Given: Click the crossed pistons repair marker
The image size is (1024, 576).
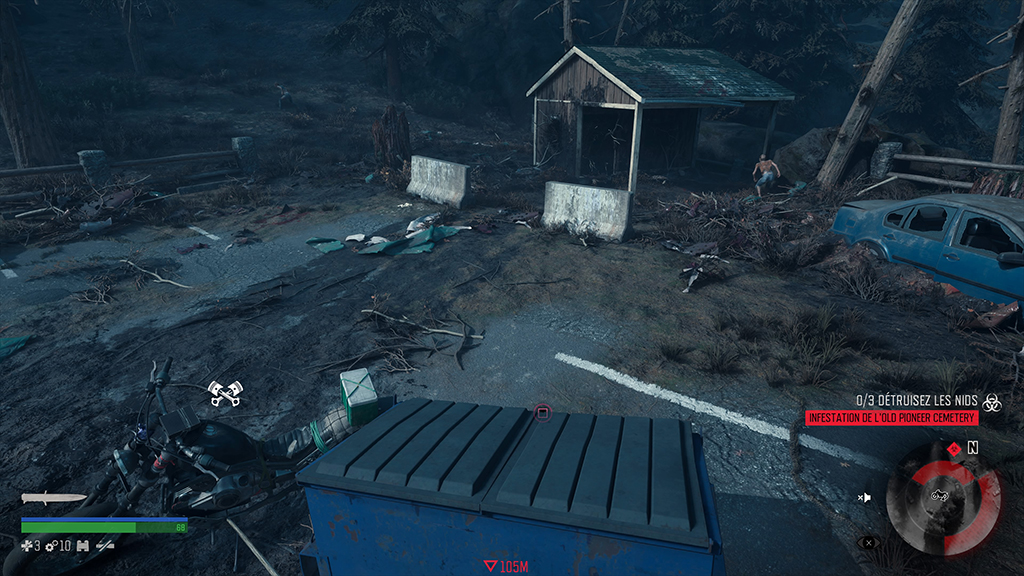Looking at the screenshot, I should pos(224,393).
